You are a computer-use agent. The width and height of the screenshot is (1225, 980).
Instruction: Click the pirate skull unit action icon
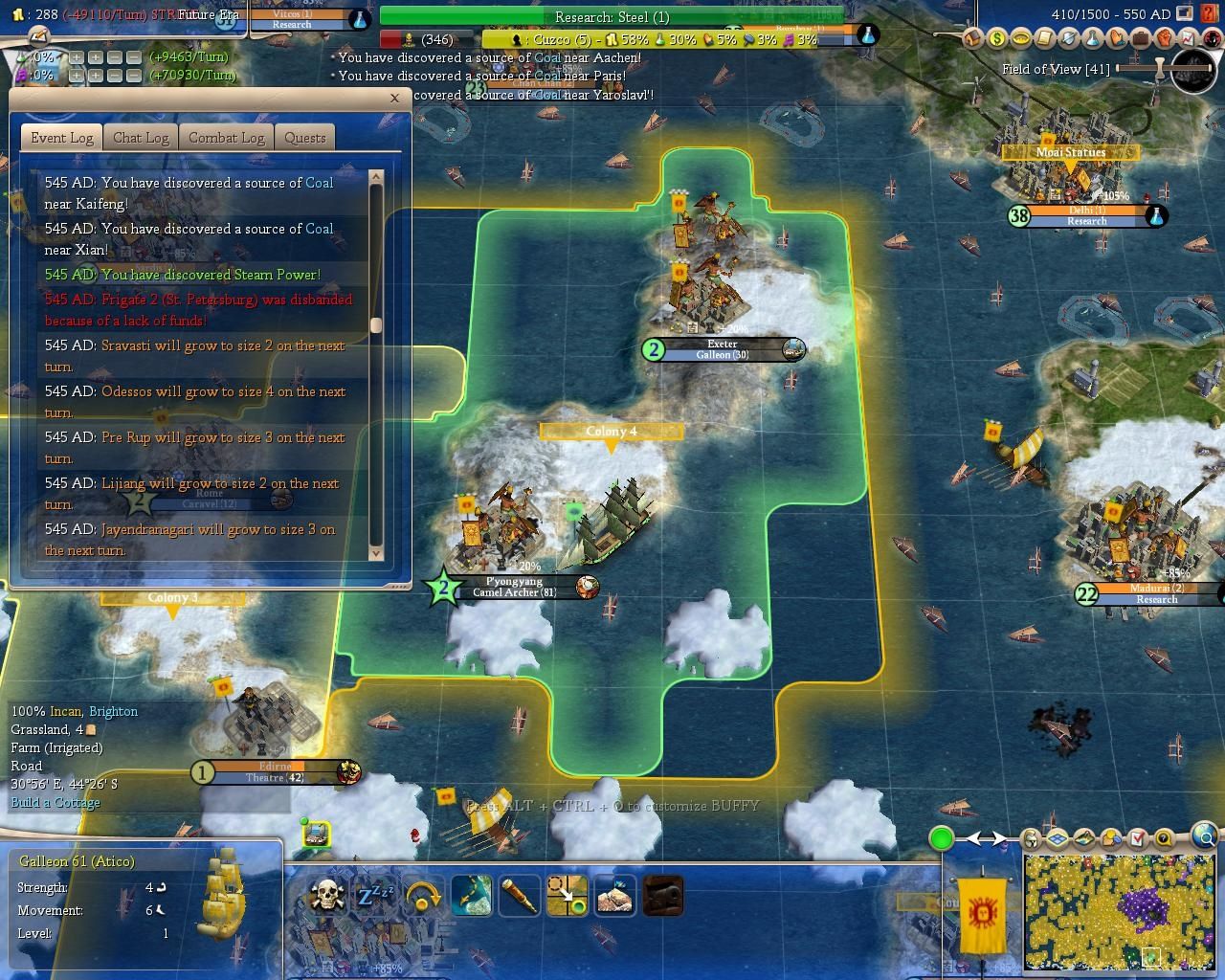pyautogui.click(x=329, y=895)
